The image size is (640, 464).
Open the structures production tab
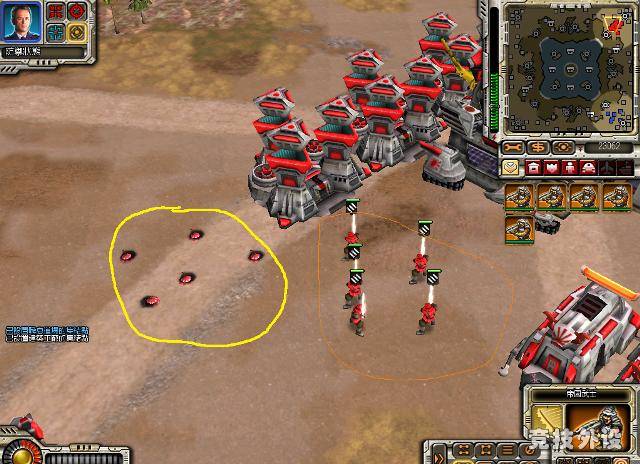tap(534, 167)
